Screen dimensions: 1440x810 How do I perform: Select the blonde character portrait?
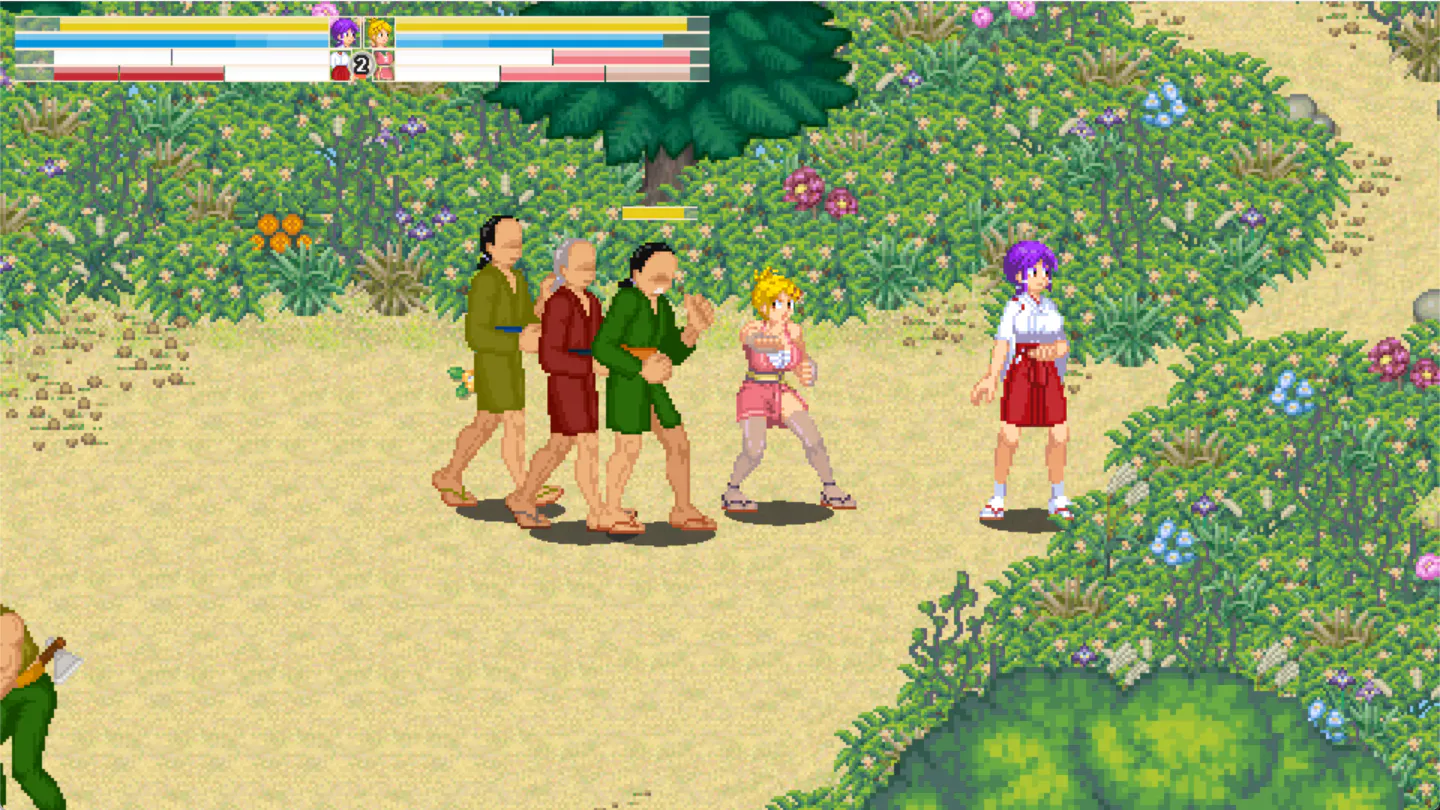click(x=379, y=32)
